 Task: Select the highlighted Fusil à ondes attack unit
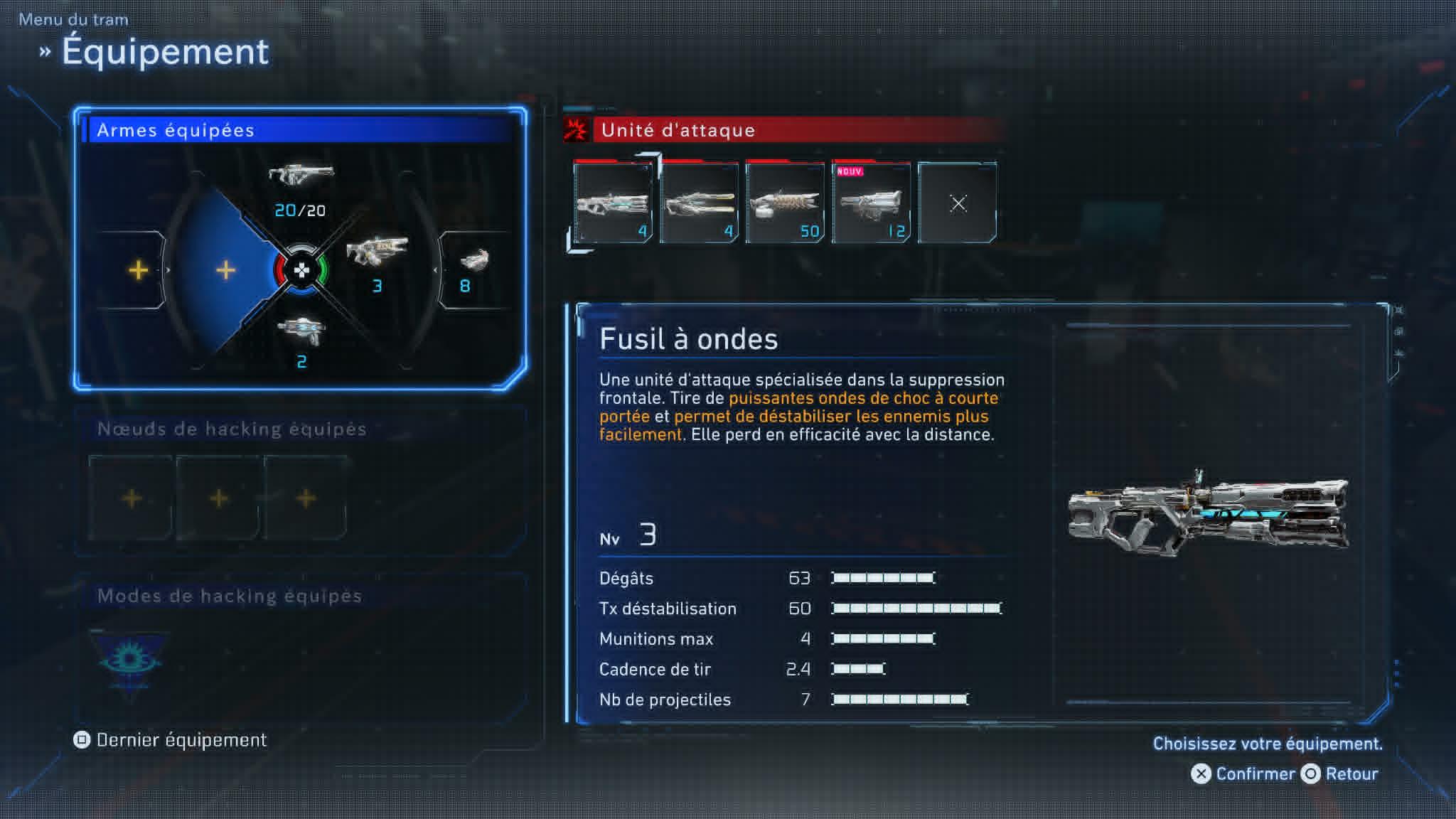point(613,203)
